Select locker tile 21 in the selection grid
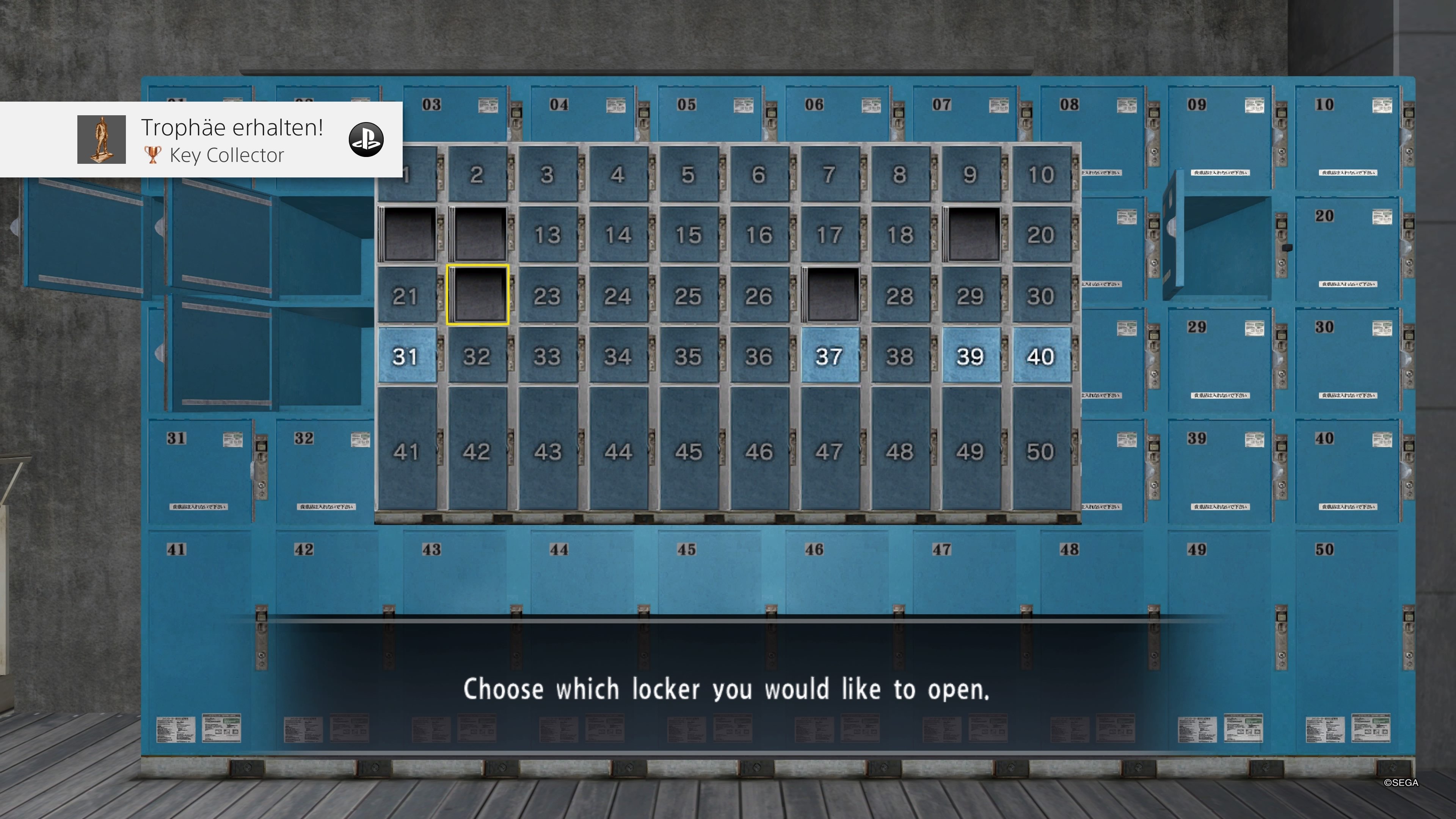Viewport: 1456px width, 819px height. tap(406, 296)
